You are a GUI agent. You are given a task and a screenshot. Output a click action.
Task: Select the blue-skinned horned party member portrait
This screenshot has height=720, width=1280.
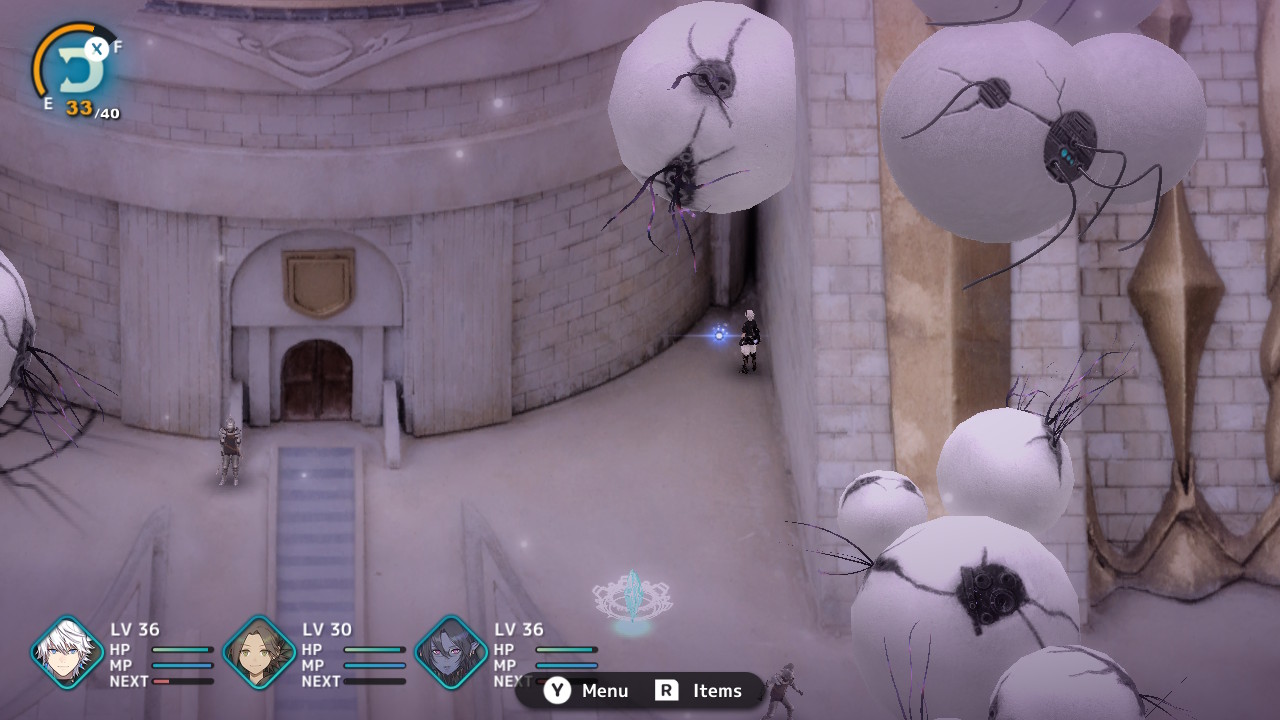[451, 652]
